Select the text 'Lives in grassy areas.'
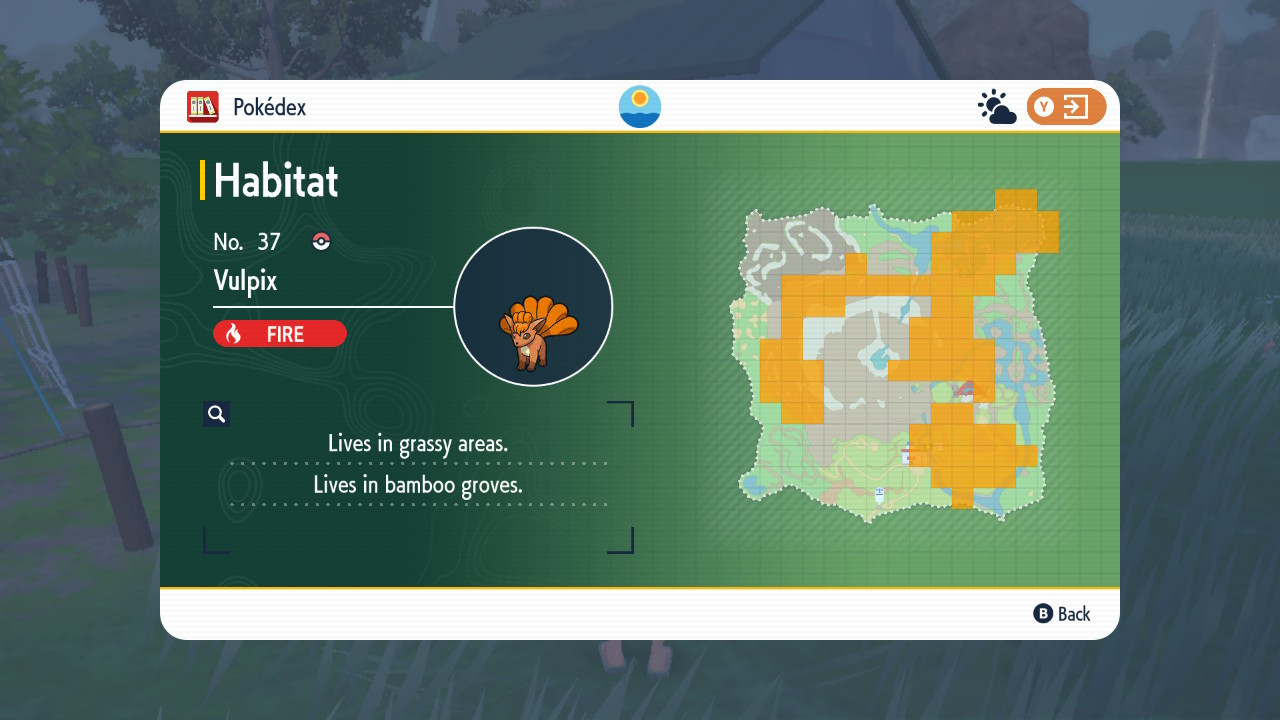This screenshot has width=1280, height=720. pyautogui.click(x=419, y=443)
